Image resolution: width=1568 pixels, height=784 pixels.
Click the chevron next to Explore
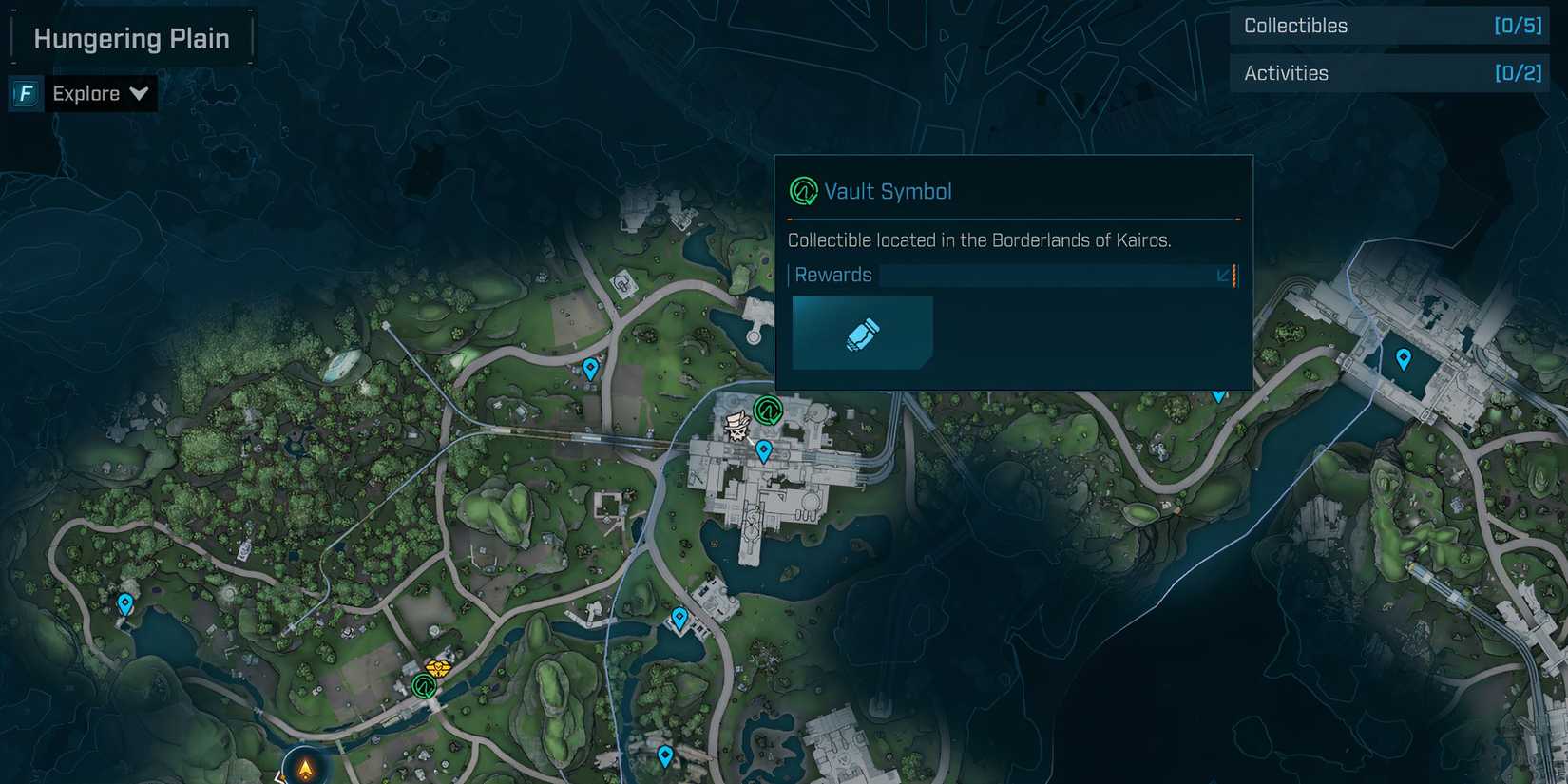tap(139, 93)
